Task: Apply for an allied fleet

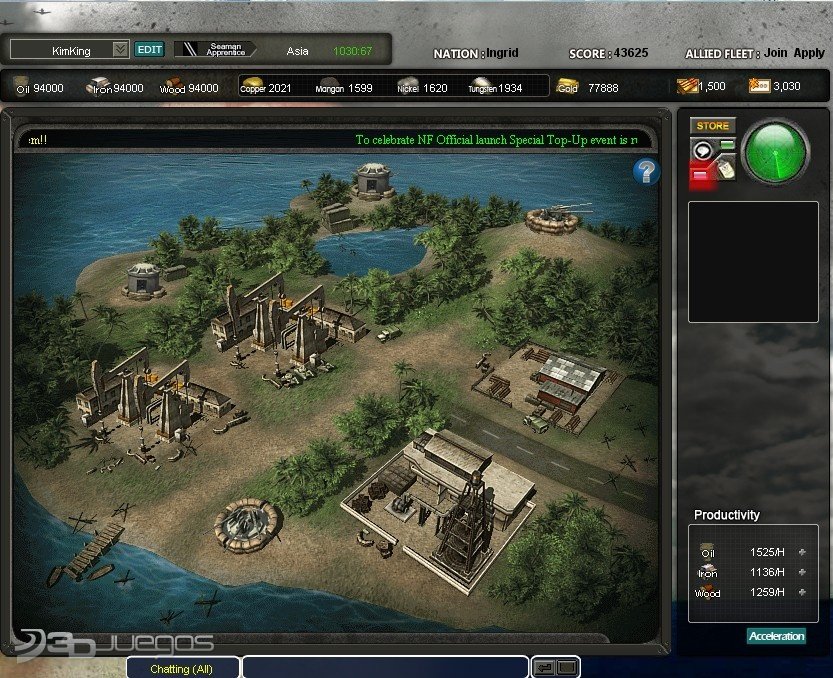Action: (809, 53)
